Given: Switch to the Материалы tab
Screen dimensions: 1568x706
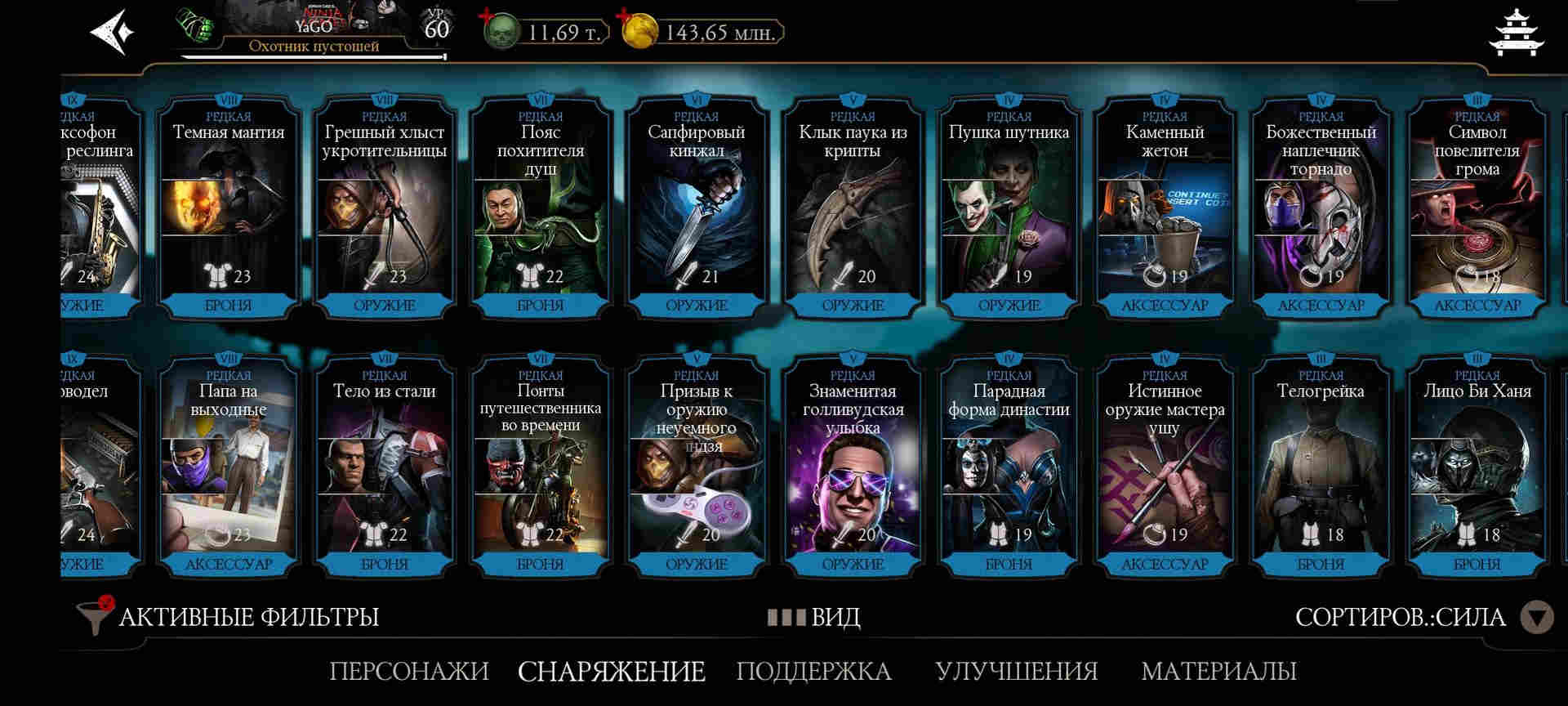Looking at the screenshot, I should [1218, 671].
